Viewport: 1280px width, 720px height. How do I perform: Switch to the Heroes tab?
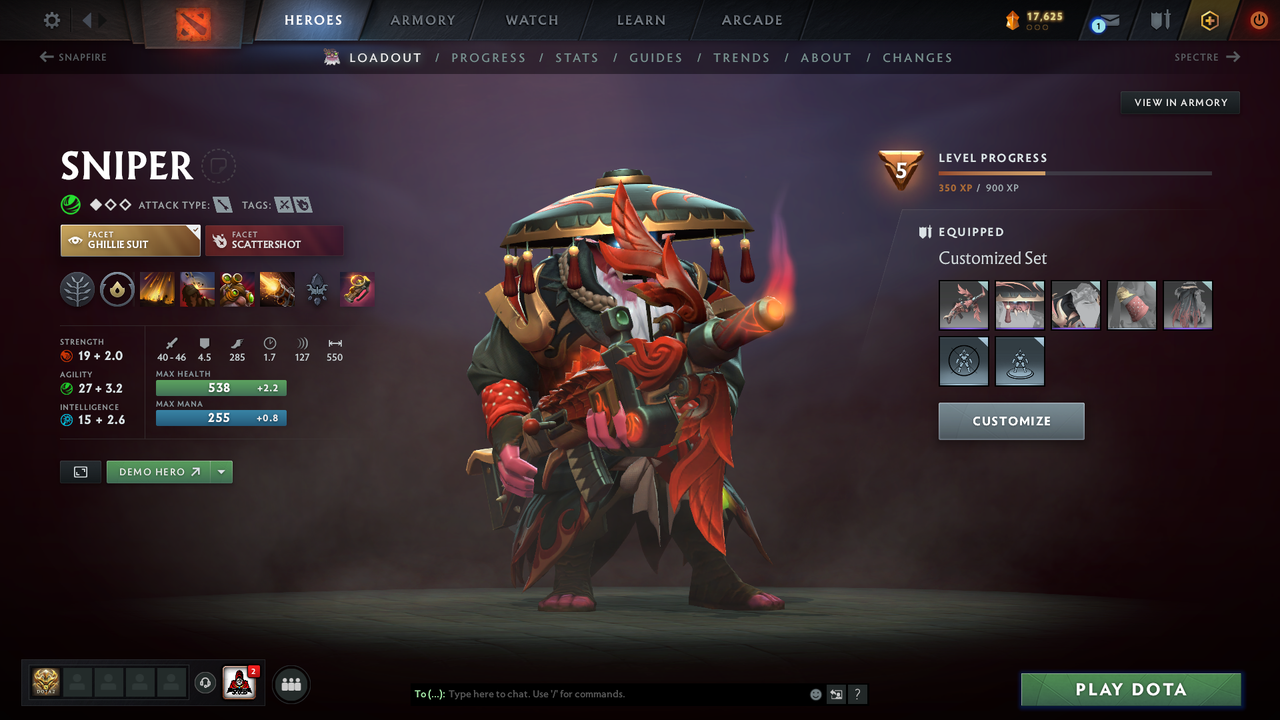point(313,19)
